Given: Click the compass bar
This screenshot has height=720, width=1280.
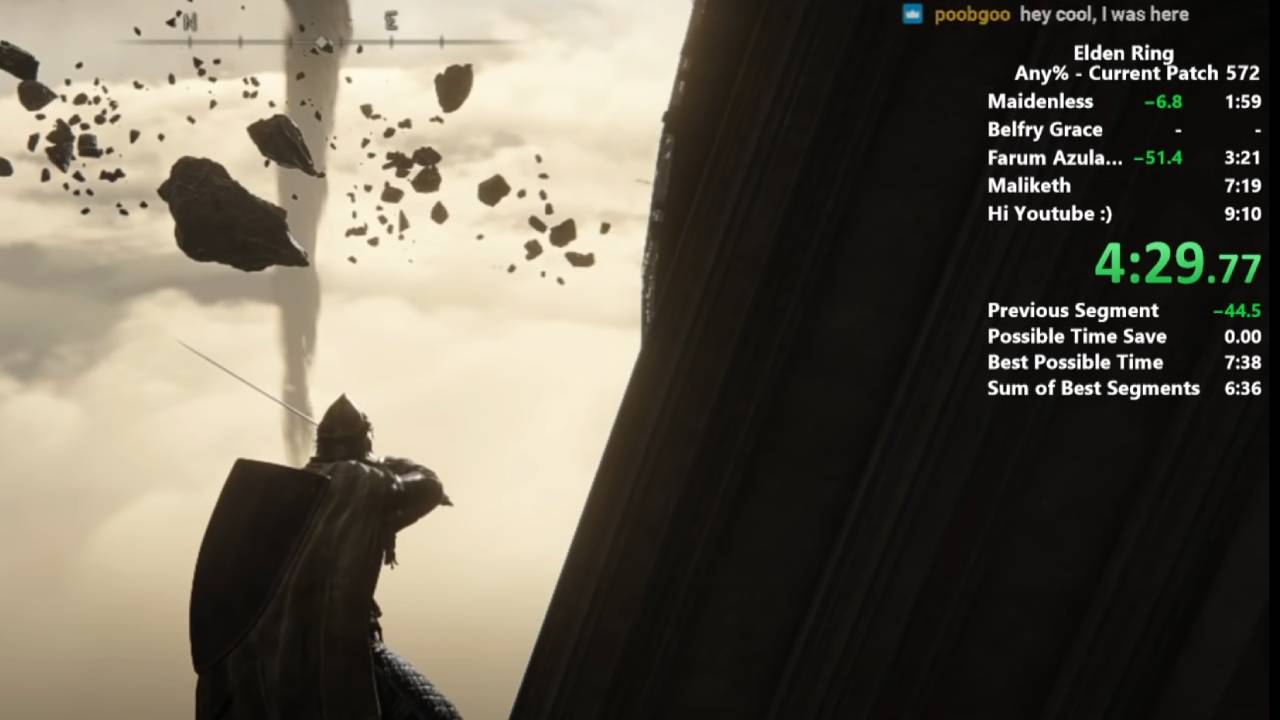Looking at the screenshot, I should click(x=322, y=42).
